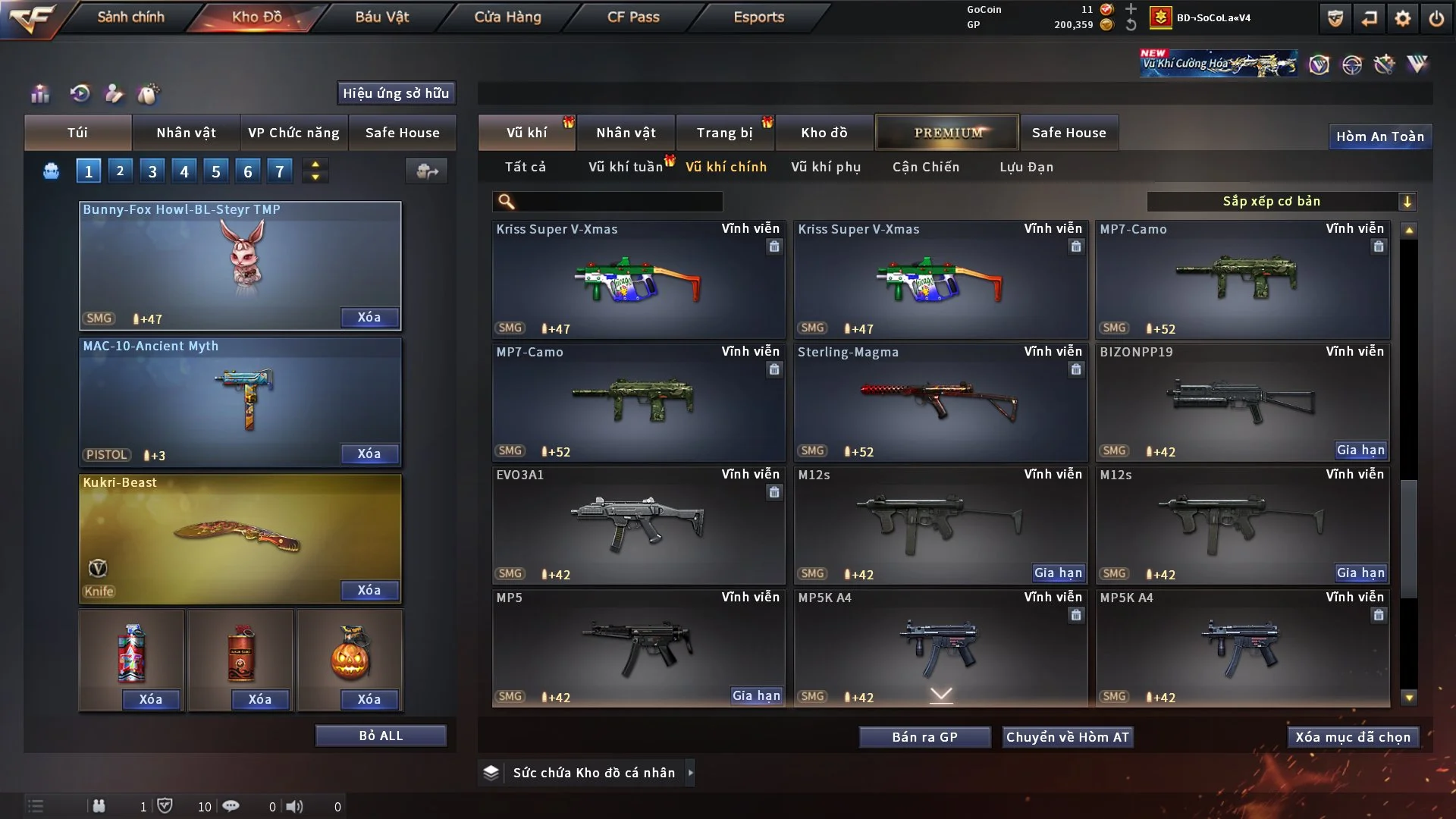The width and height of the screenshot is (1456, 819).
Task: Click the up arrow of bag slot stepper
Action: coord(315,164)
